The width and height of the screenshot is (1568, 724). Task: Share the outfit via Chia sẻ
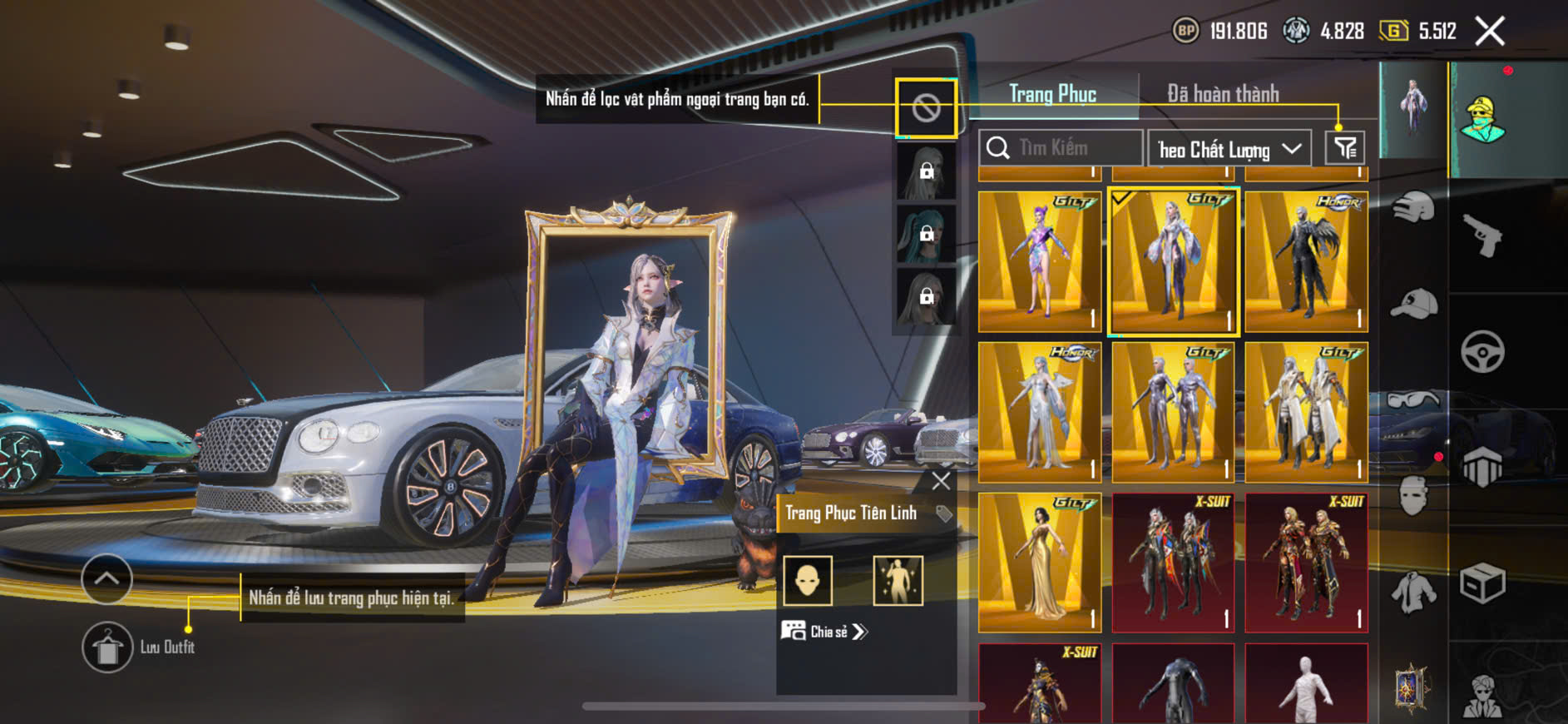pyautogui.click(x=824, y=632)
